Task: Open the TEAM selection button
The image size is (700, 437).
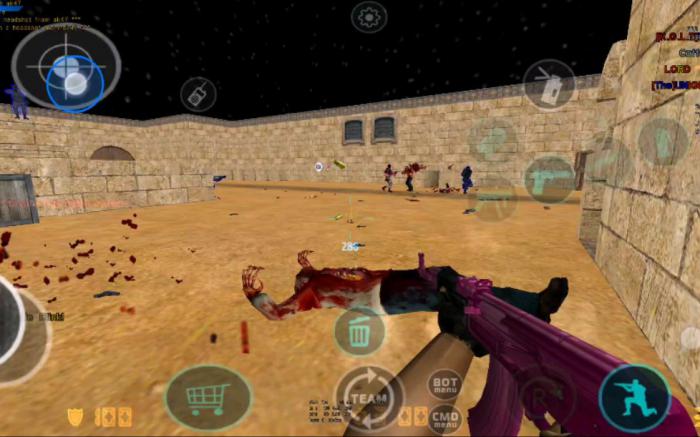Action: pos(369,397)
